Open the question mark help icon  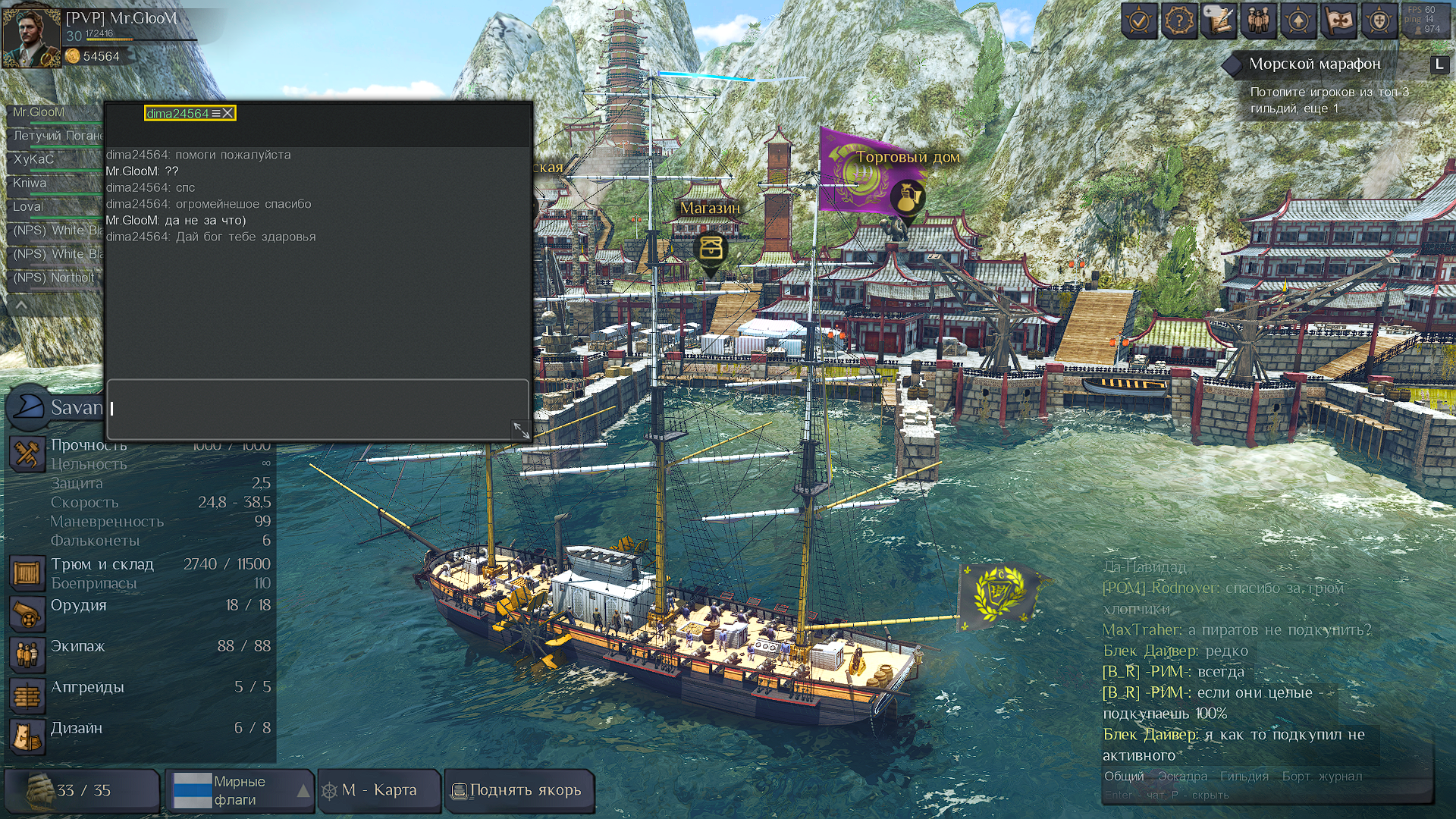pos(1179,20)
